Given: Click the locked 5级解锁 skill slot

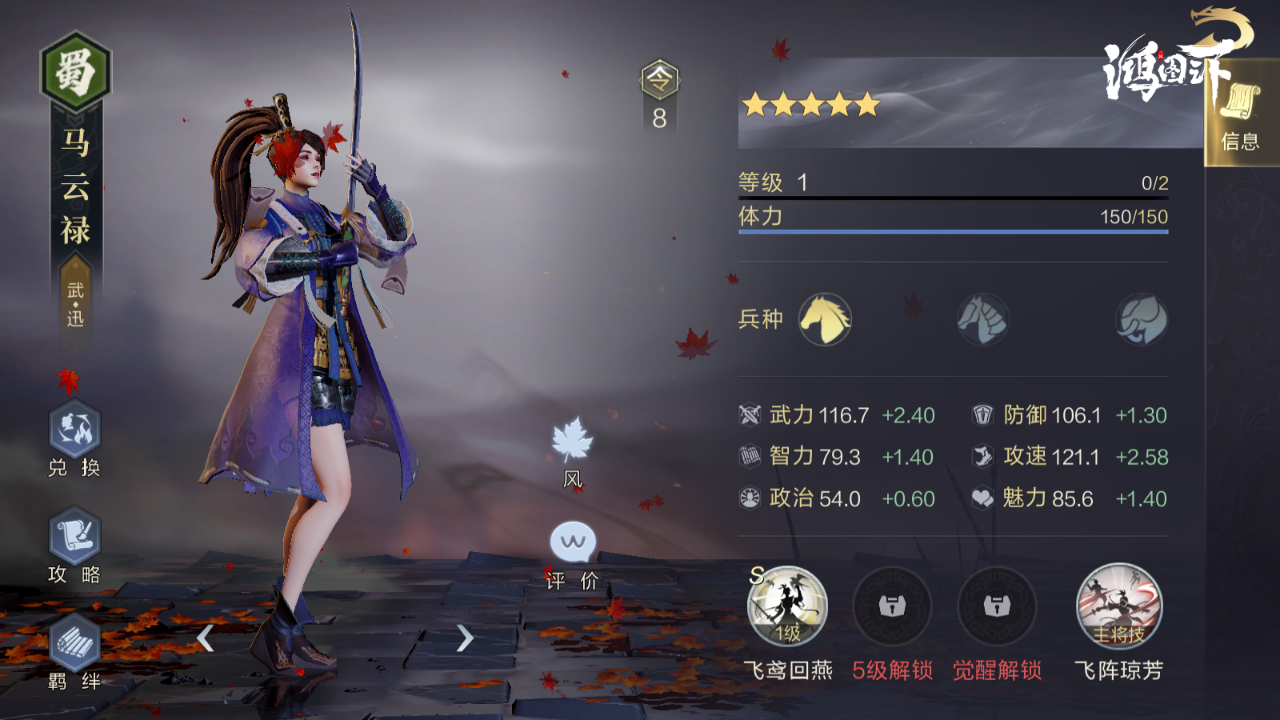Looking at the screenshot, I should coord(892,606).
